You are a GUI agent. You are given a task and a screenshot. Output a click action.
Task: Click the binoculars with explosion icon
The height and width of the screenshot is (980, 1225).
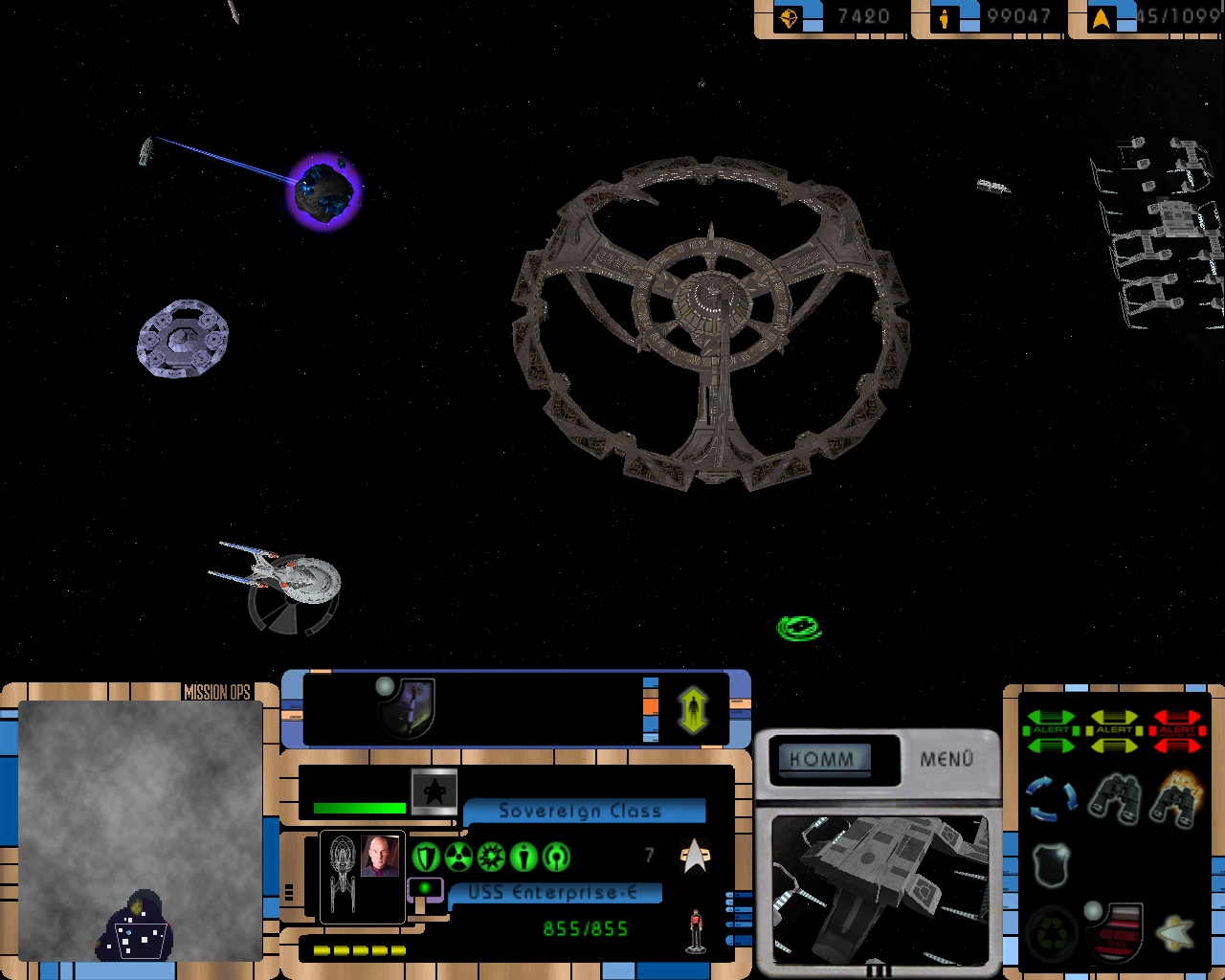[x=1177, y=799]
